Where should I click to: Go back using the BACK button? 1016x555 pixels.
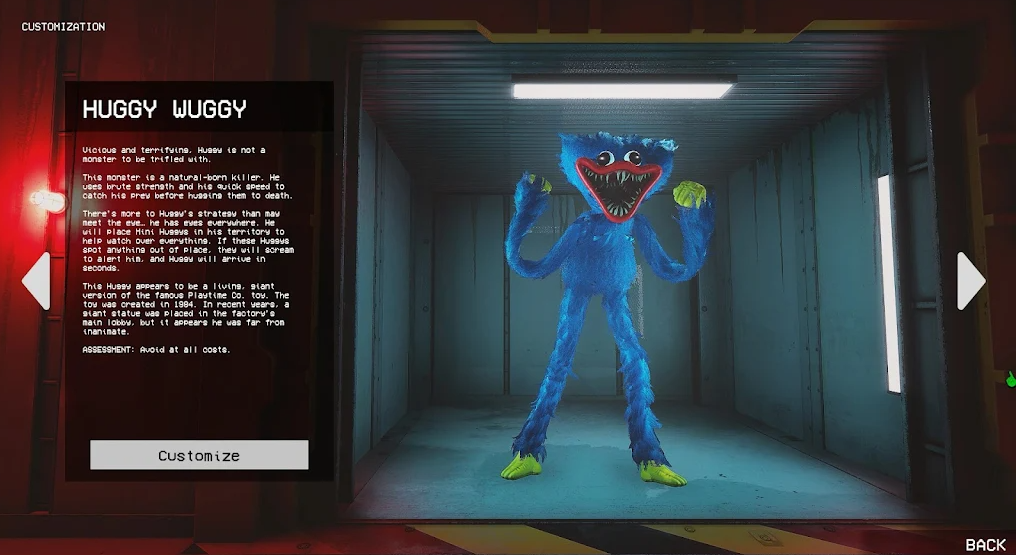coord(985,545)
